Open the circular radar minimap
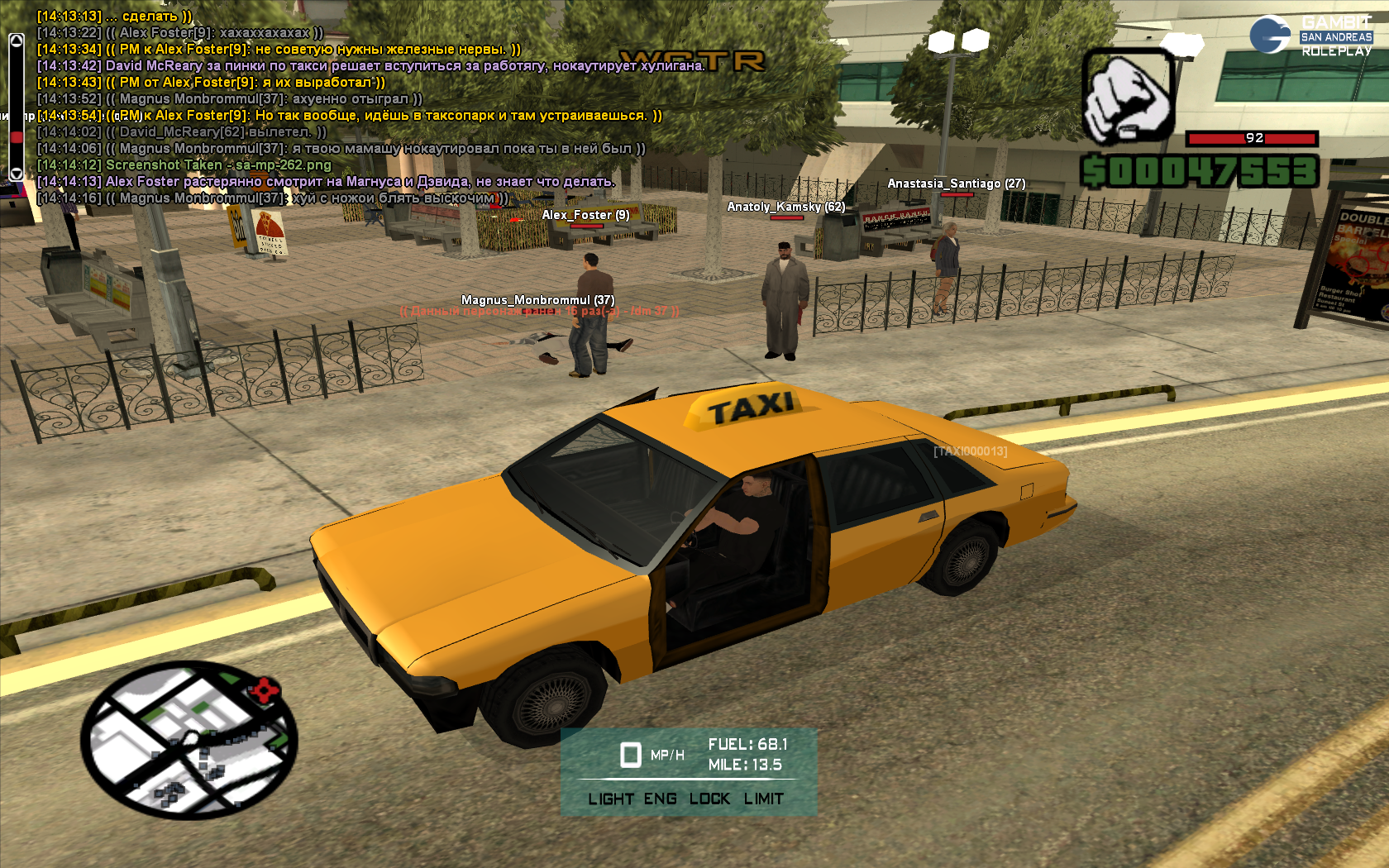 click(189, 740)
